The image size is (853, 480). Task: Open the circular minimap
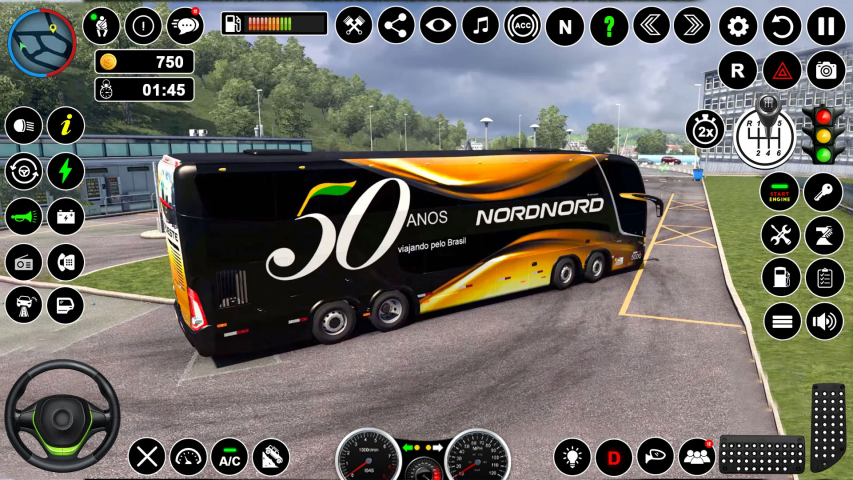(x=42, y=41)
